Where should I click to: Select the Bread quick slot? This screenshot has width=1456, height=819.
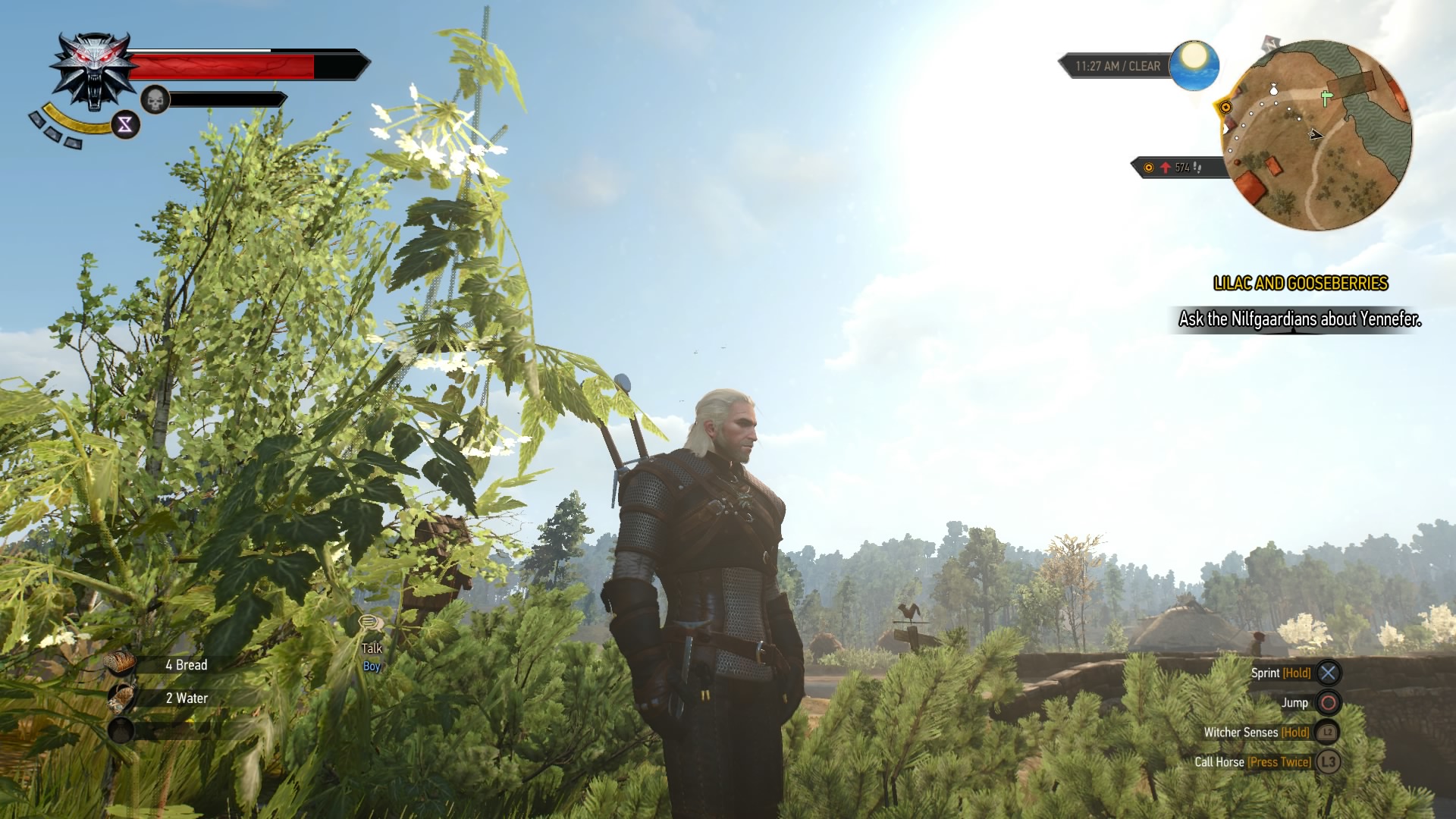click(x=121, y=664)
